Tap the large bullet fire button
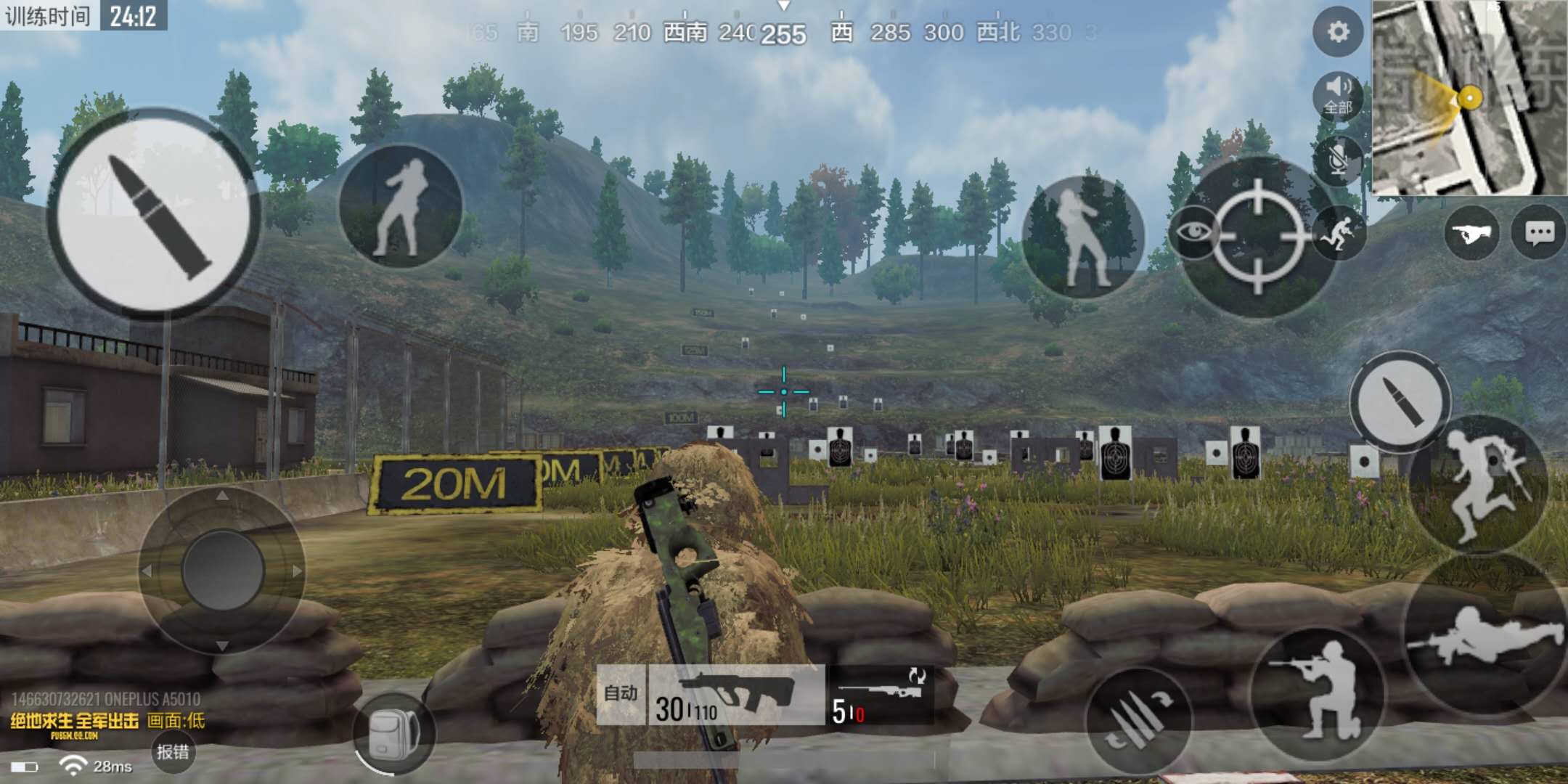The width and height of the screenshot is (1568, 784). coord(153,213)
